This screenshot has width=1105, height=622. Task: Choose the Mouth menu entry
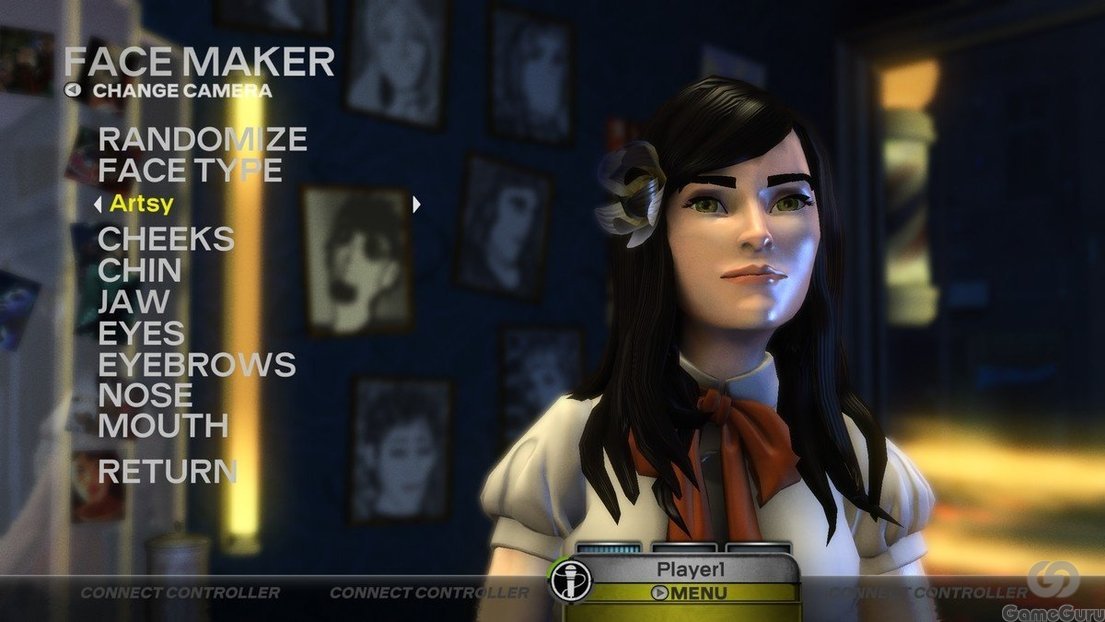pos(163,425)
